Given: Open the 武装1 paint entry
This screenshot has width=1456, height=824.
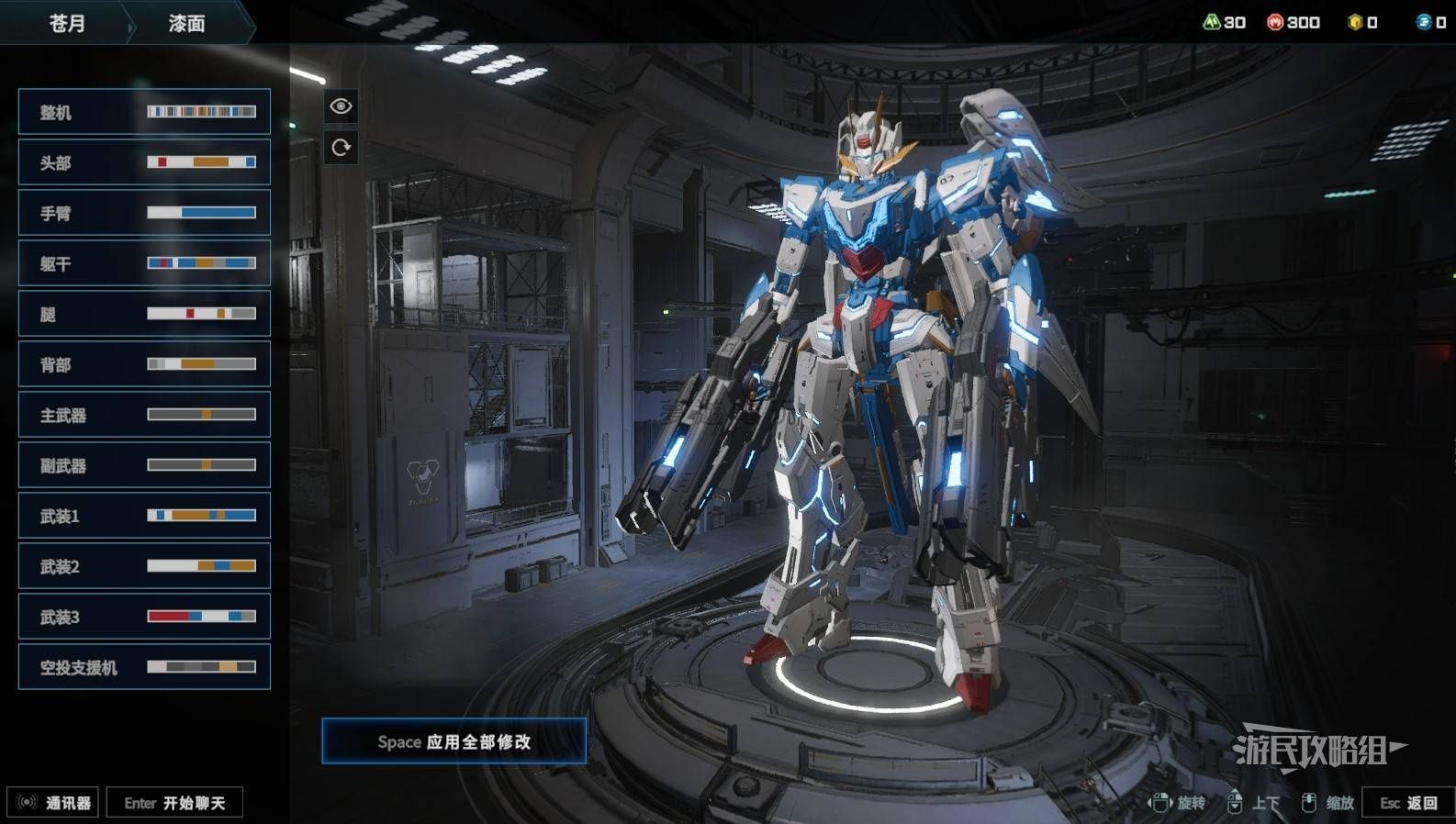Looking at the screenshot, I should [144, 516].
